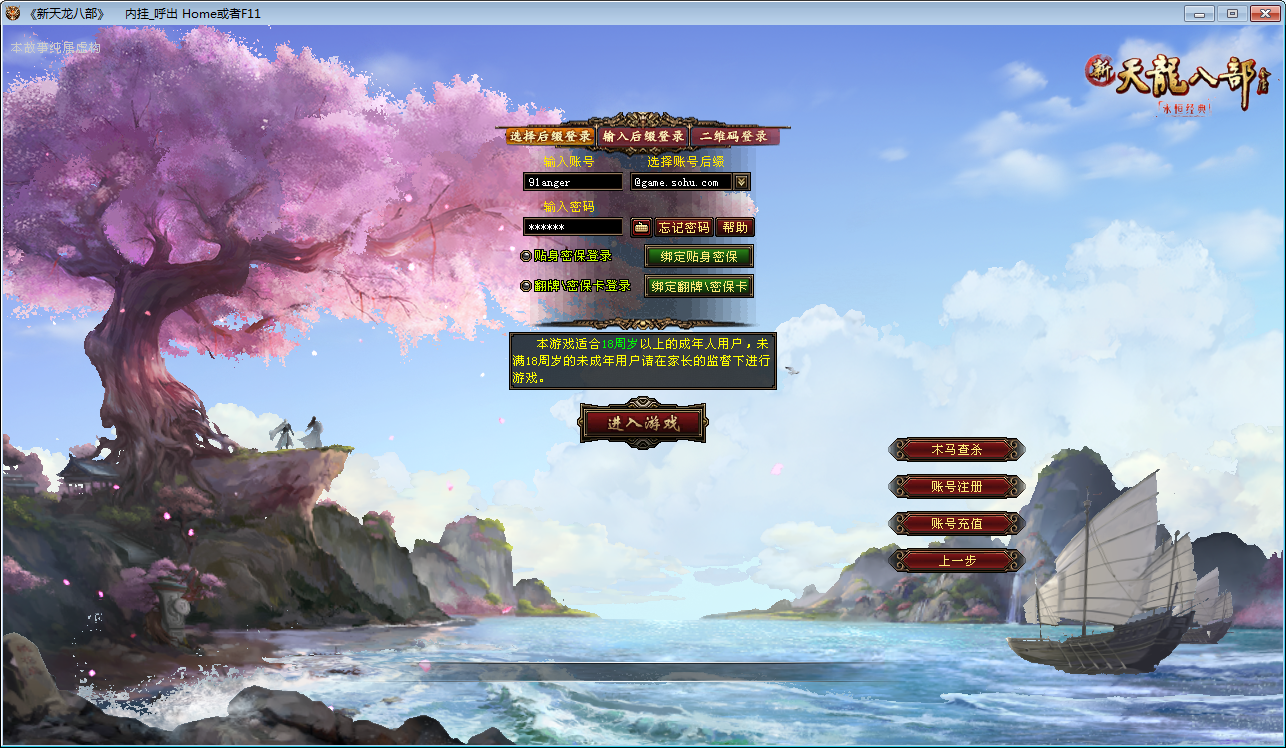Viewport: 1286px width, 748px height.
Task: Click the 忘记密码 button
Action: [686, 227]
